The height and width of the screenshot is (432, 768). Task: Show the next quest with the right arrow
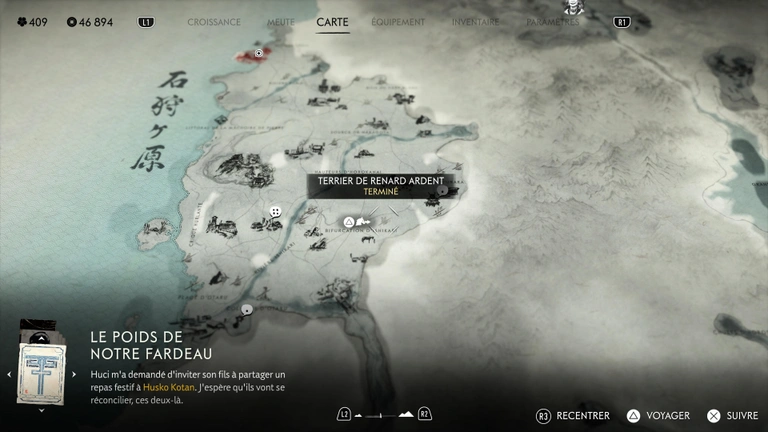click(x=74, y=374)
